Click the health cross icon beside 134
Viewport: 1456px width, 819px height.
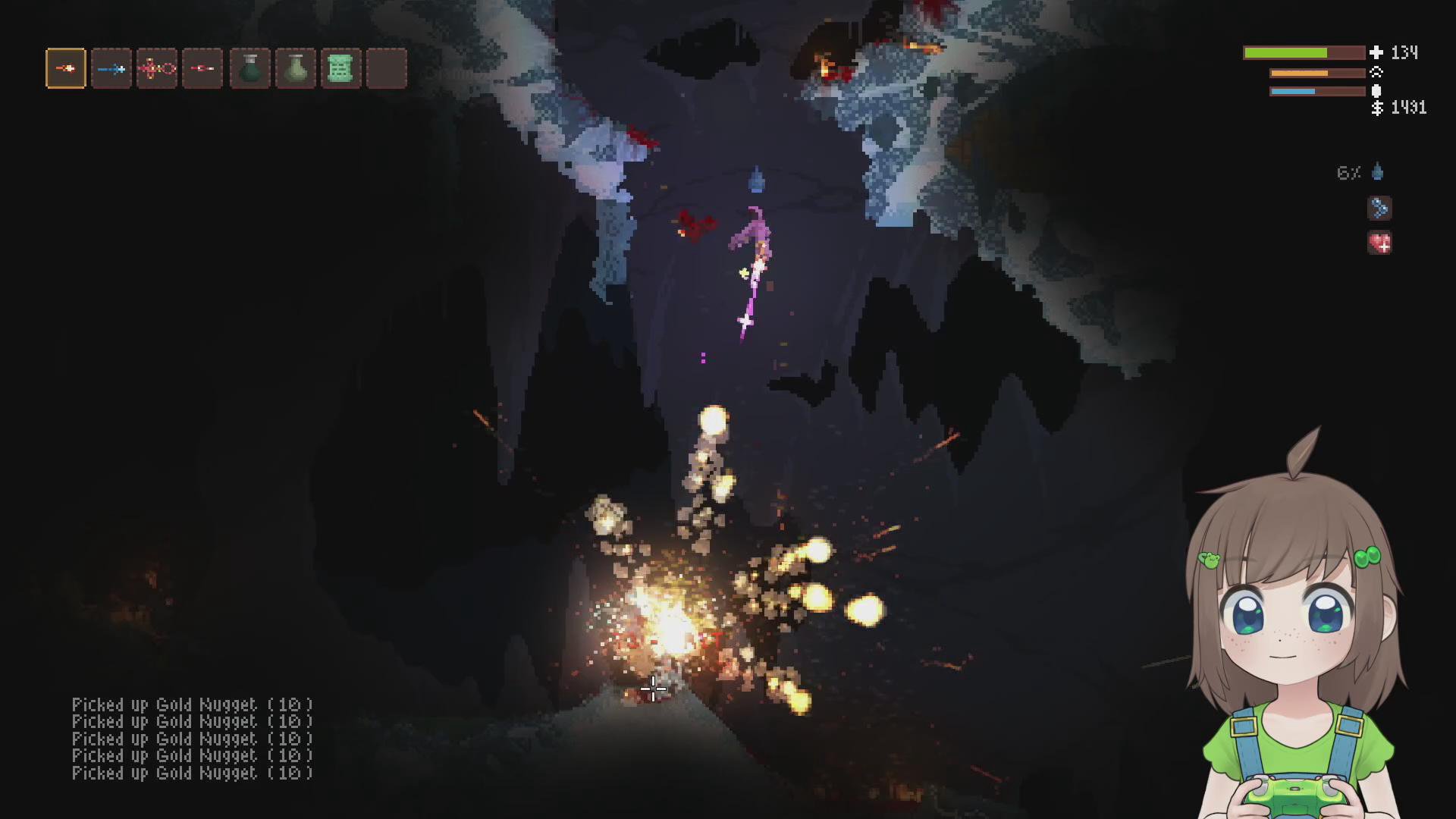coord(1376,53)
